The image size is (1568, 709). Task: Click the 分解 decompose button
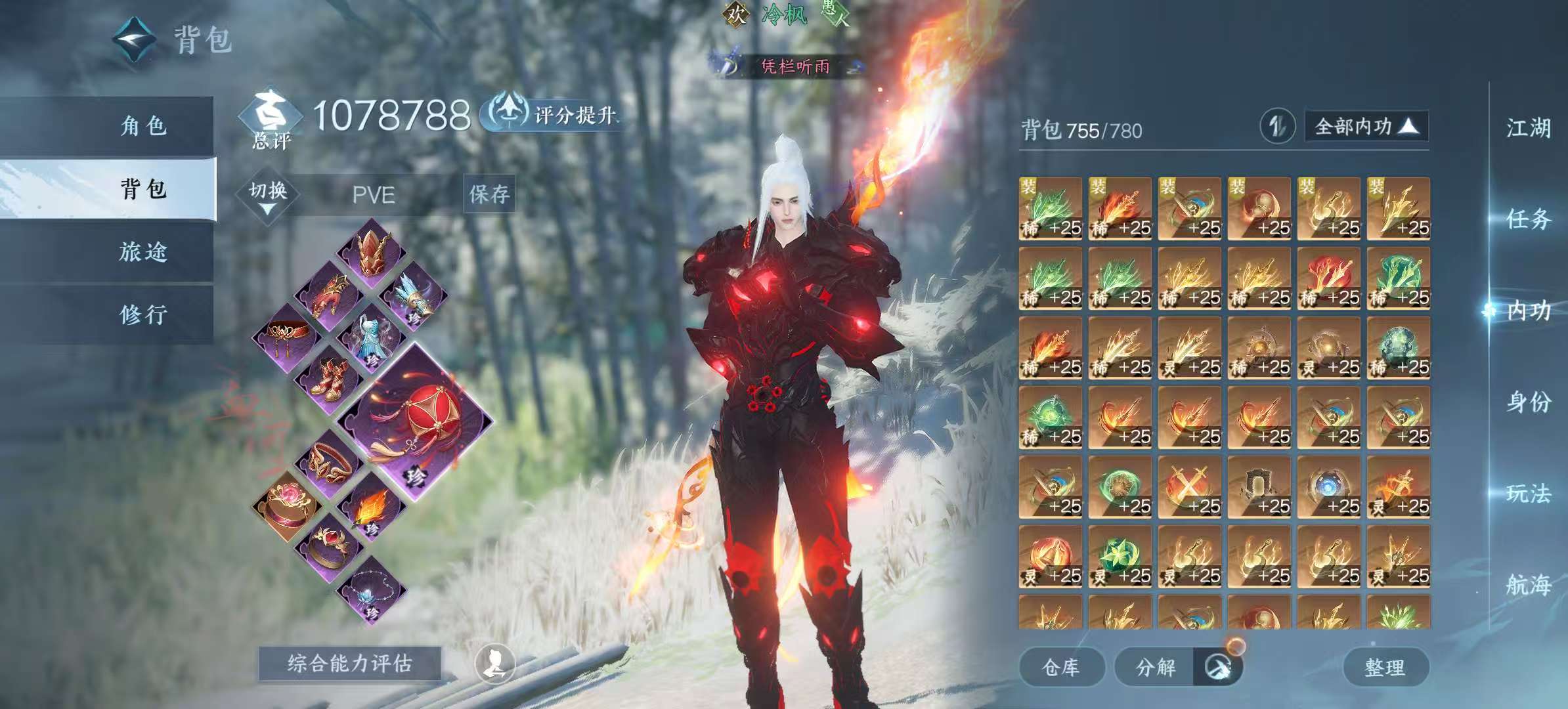click(x=1156, y=668)
